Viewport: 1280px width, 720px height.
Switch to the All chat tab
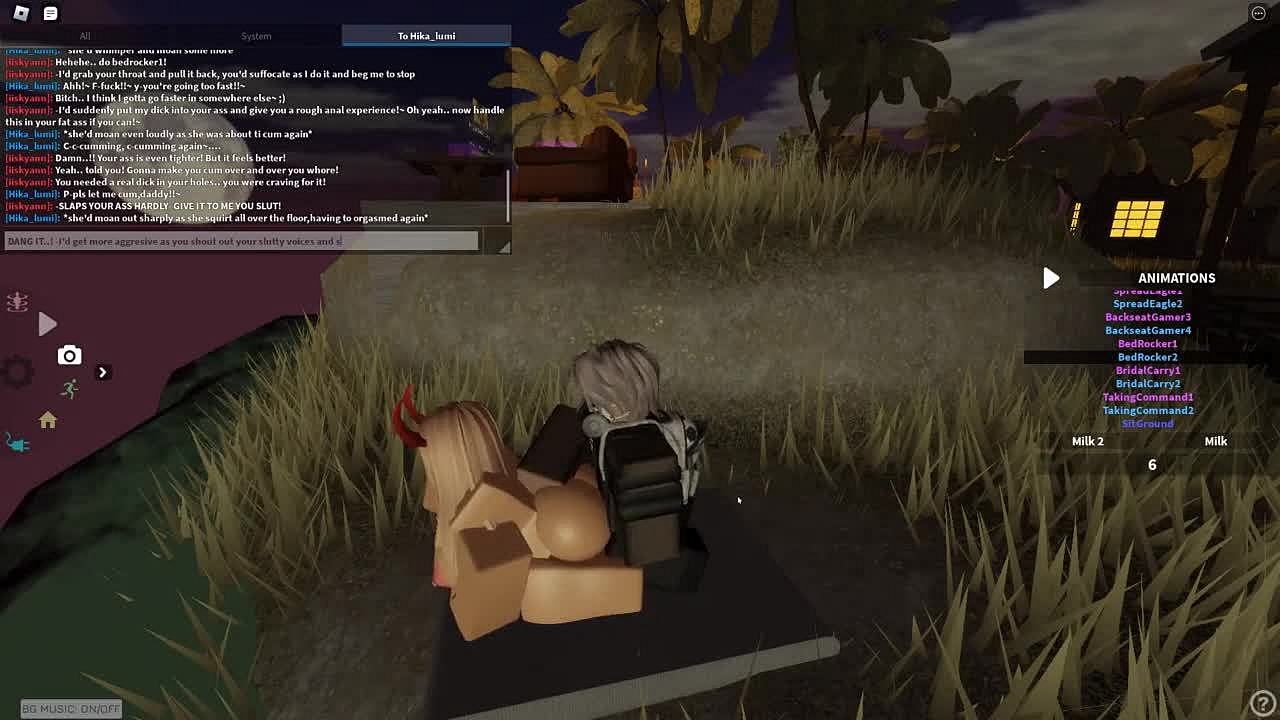[x=85, y=36]
